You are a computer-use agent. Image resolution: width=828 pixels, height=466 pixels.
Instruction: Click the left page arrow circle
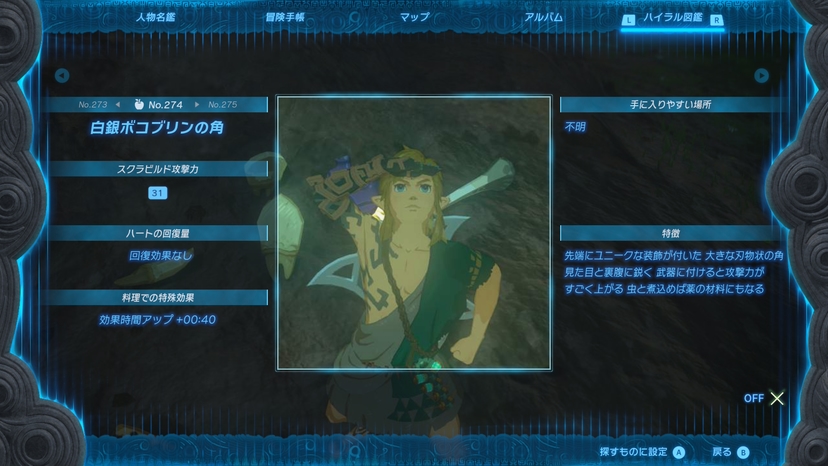[62, 76]
